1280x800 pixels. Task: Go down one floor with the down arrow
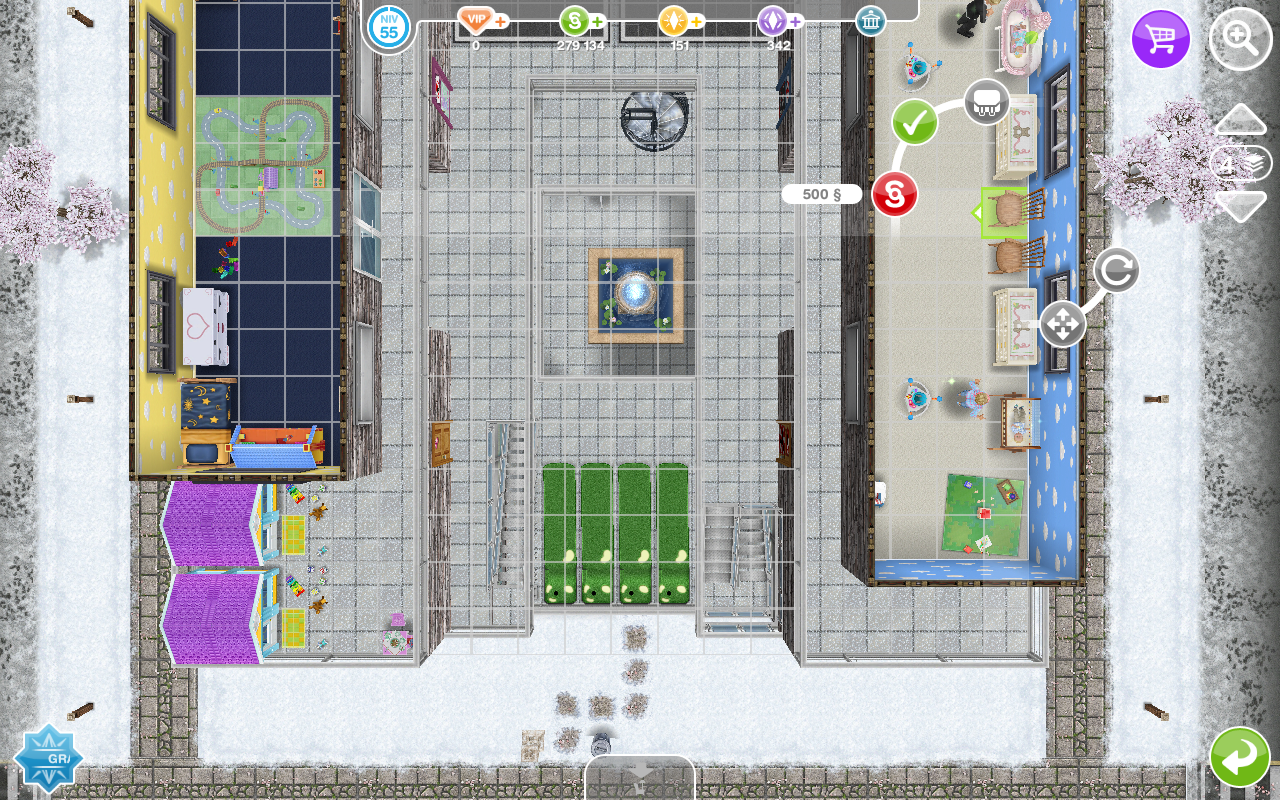[1240, 206]
